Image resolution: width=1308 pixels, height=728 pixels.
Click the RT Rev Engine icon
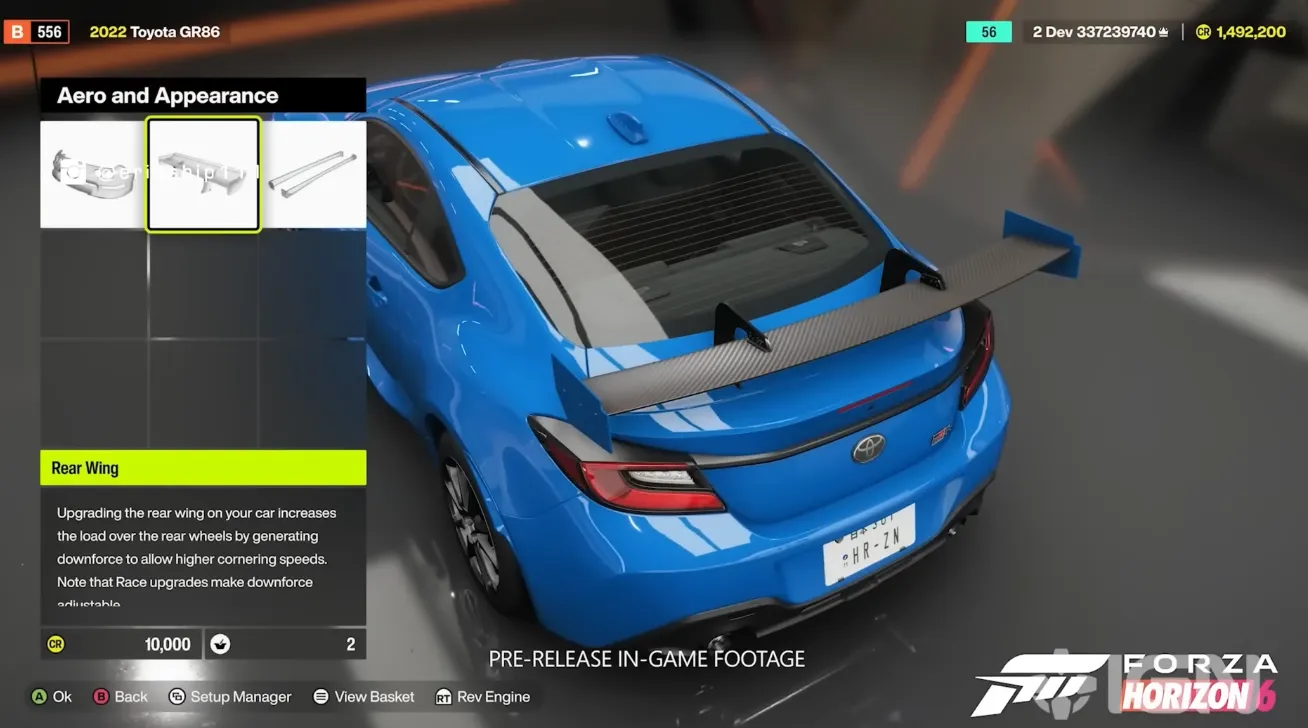(x=444, y=696)
